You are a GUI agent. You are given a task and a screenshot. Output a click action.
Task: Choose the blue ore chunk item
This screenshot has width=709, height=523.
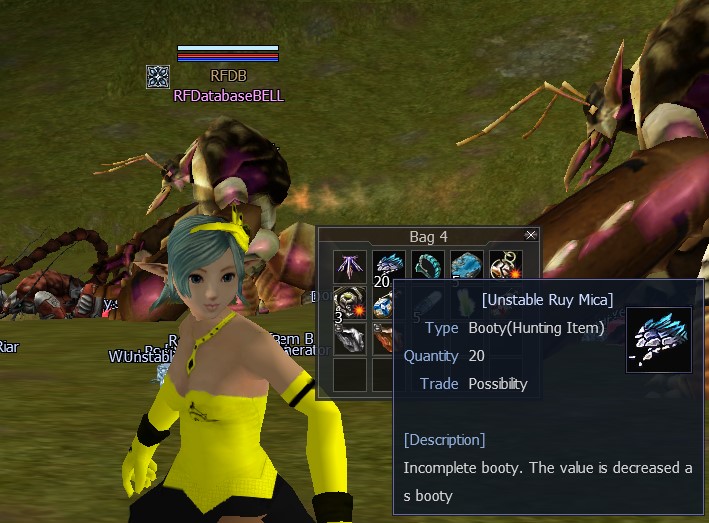click(466, 266)
